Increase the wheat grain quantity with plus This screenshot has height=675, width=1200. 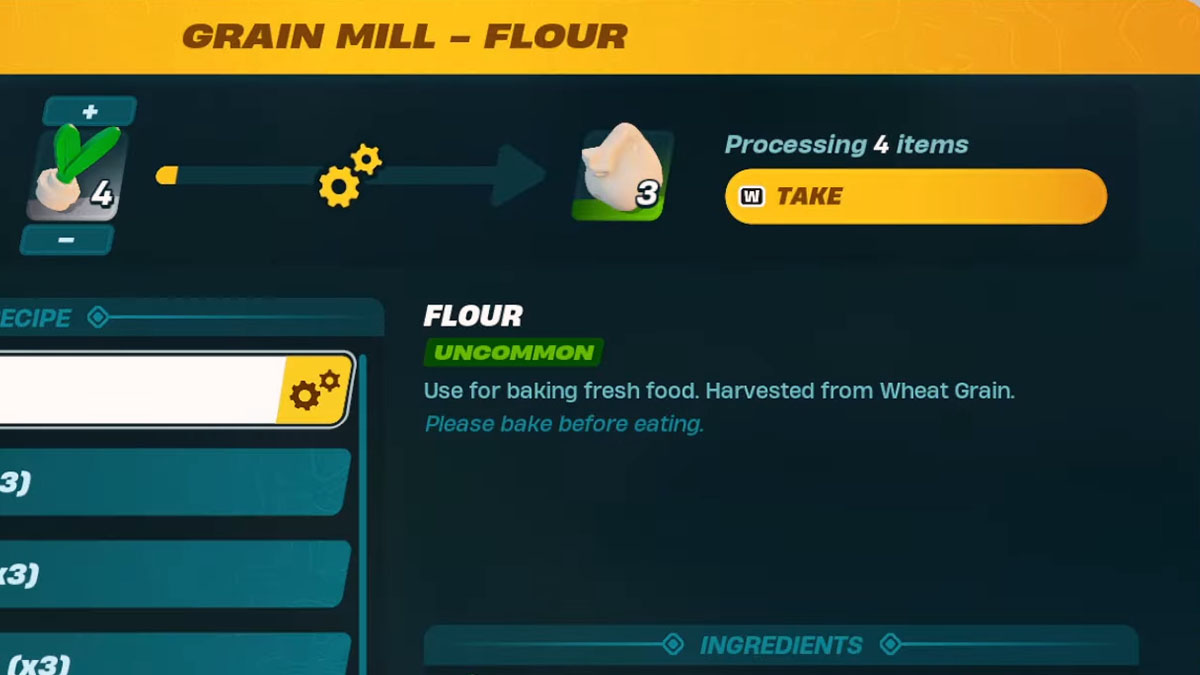coord(89,111)
